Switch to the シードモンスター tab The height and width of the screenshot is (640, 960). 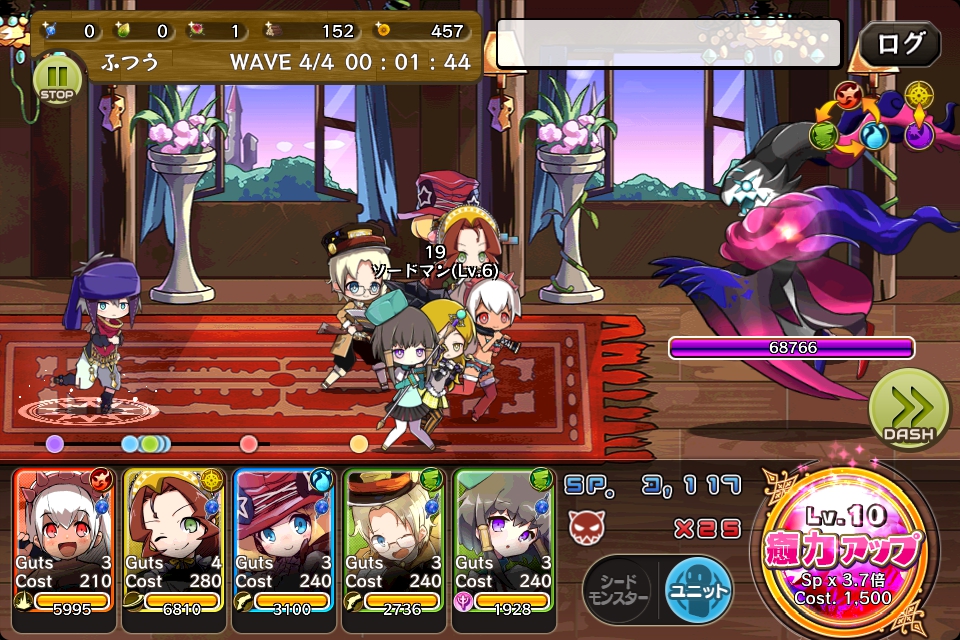click(x=618, y=589)
